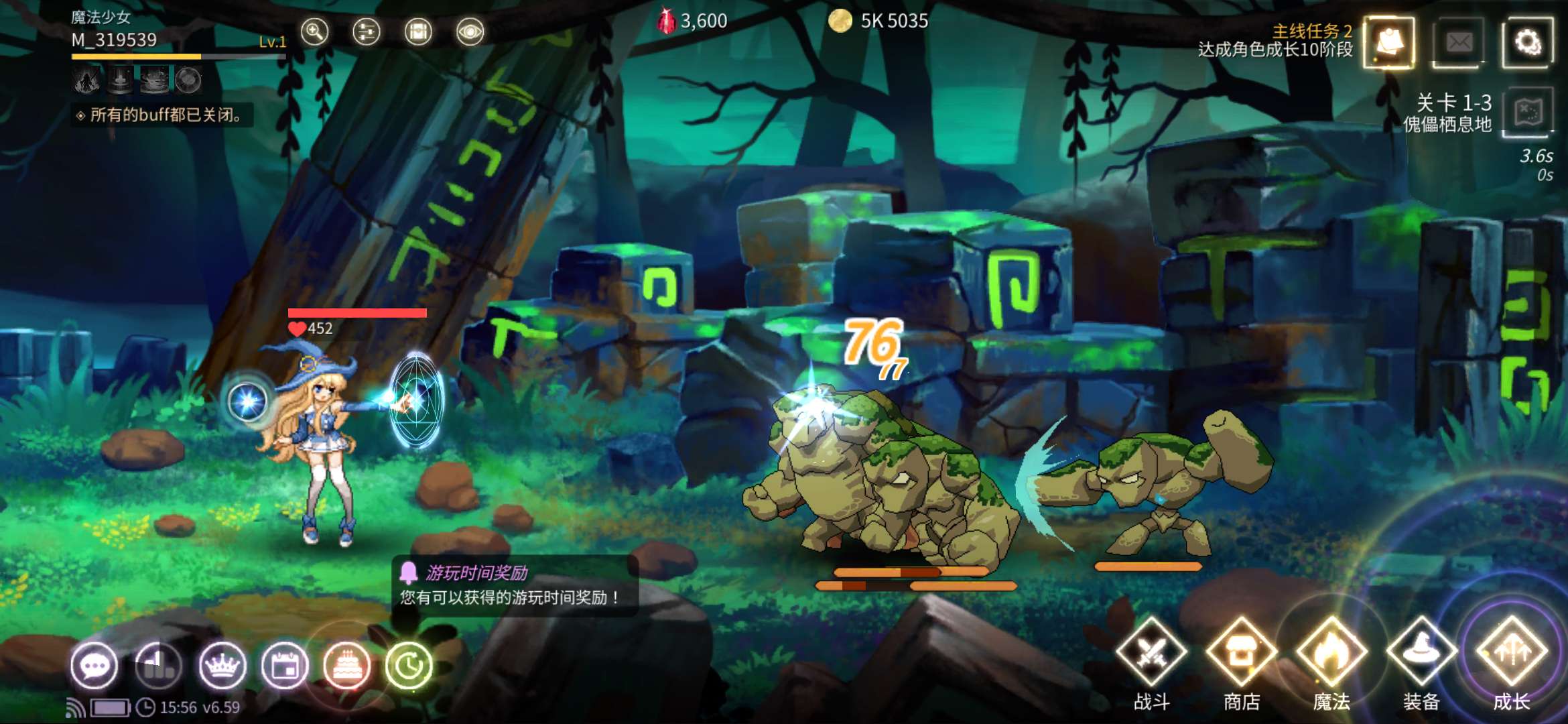Click the magnifying glass zoom icon
The width and height of the screenshot is (1568, 724).
[314, 32]
